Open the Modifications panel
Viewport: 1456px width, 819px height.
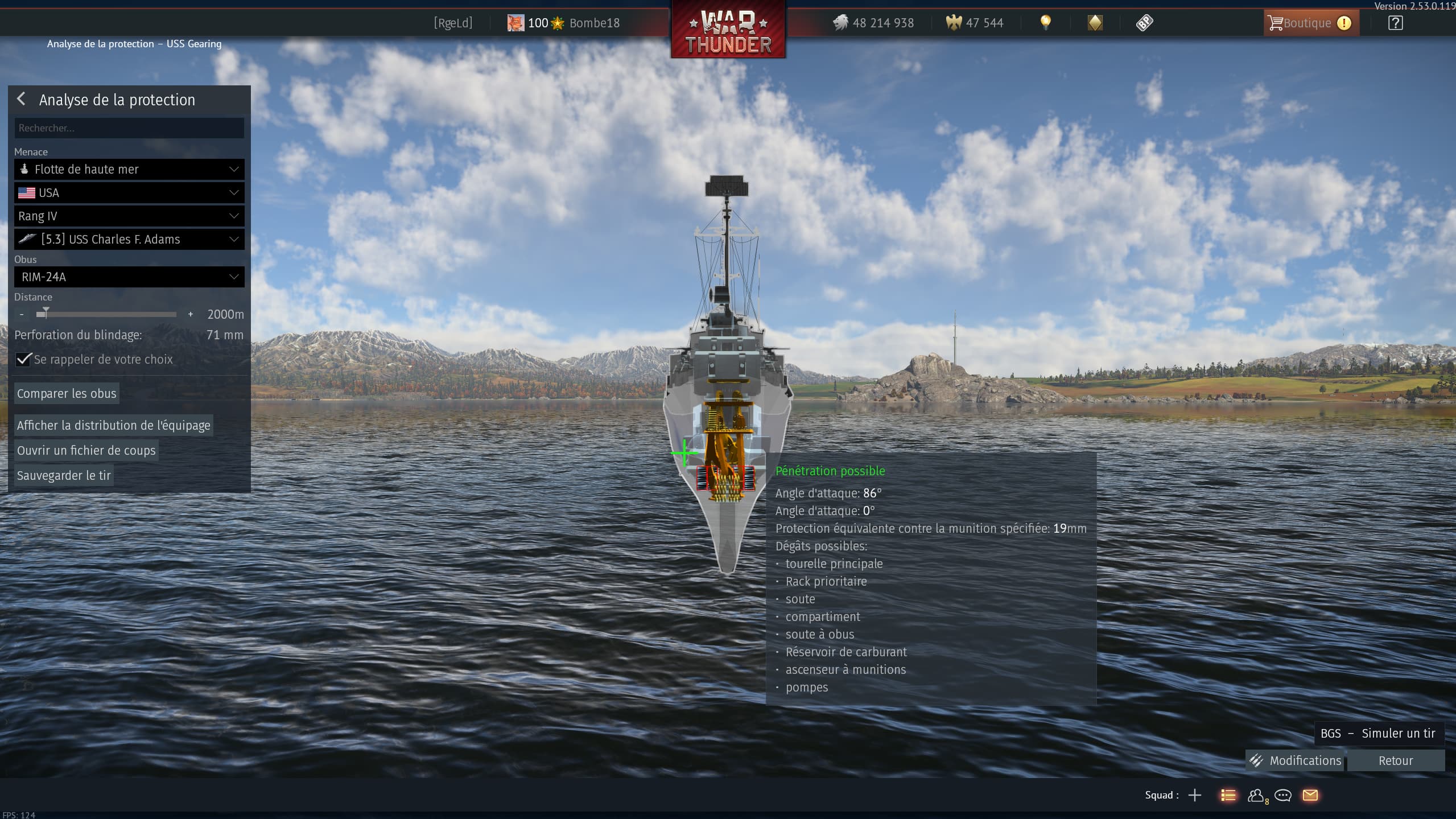(1295, 760)
